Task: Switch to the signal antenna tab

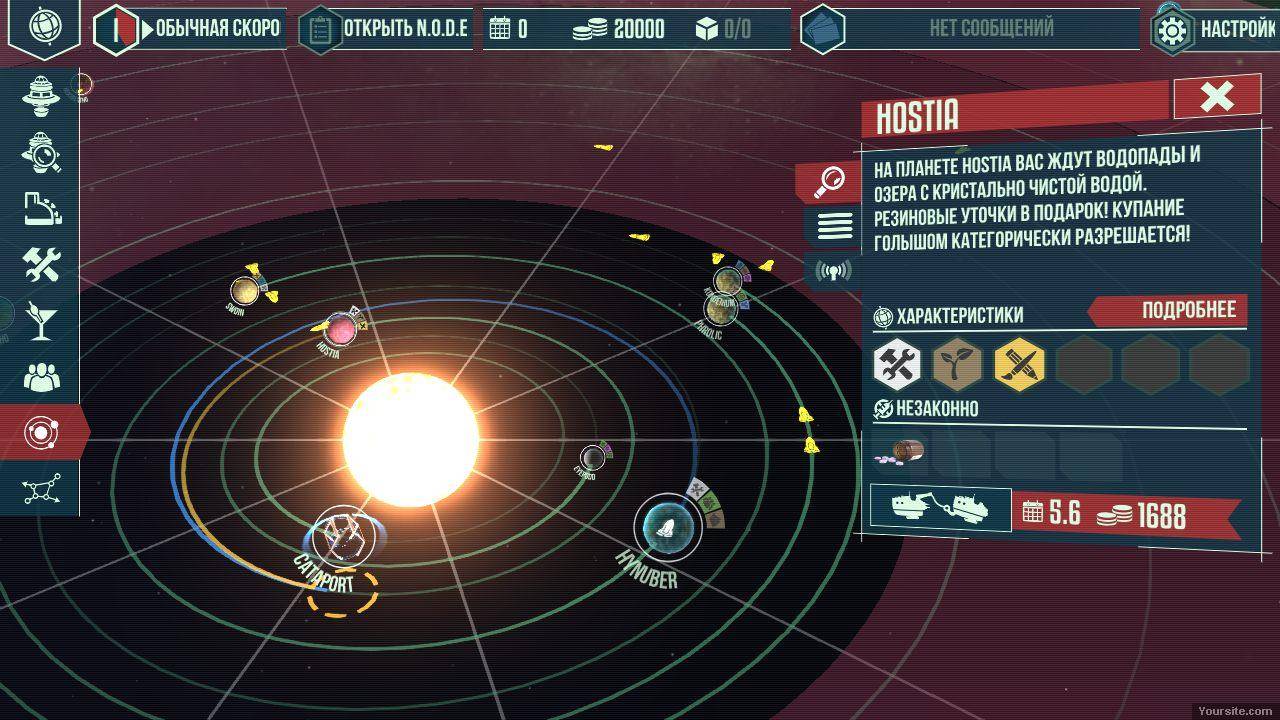Action: click(x=832, y=270)
